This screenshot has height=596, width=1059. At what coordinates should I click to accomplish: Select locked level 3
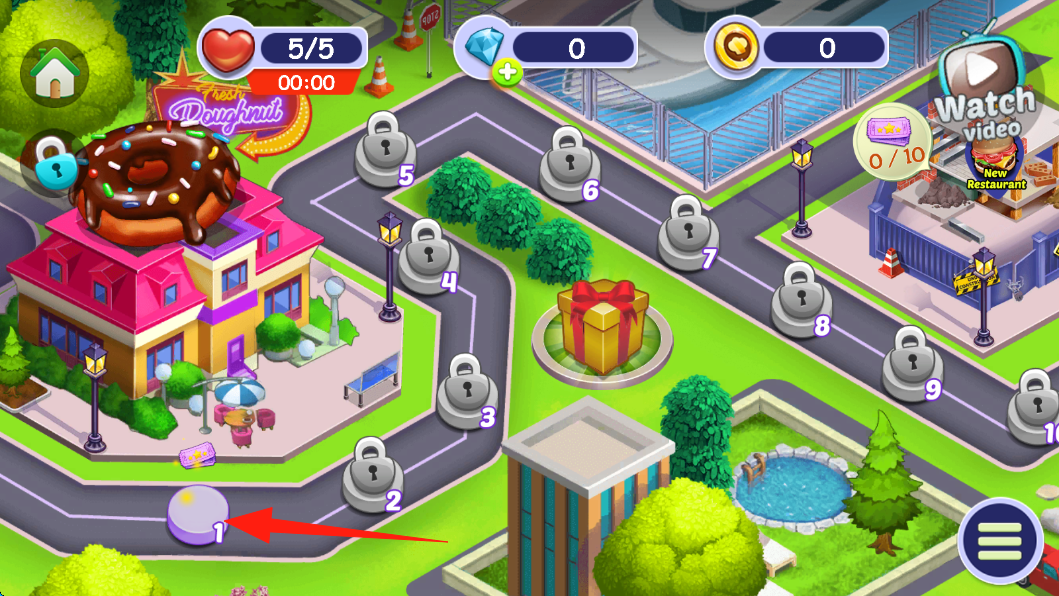(x=466, y=390)
